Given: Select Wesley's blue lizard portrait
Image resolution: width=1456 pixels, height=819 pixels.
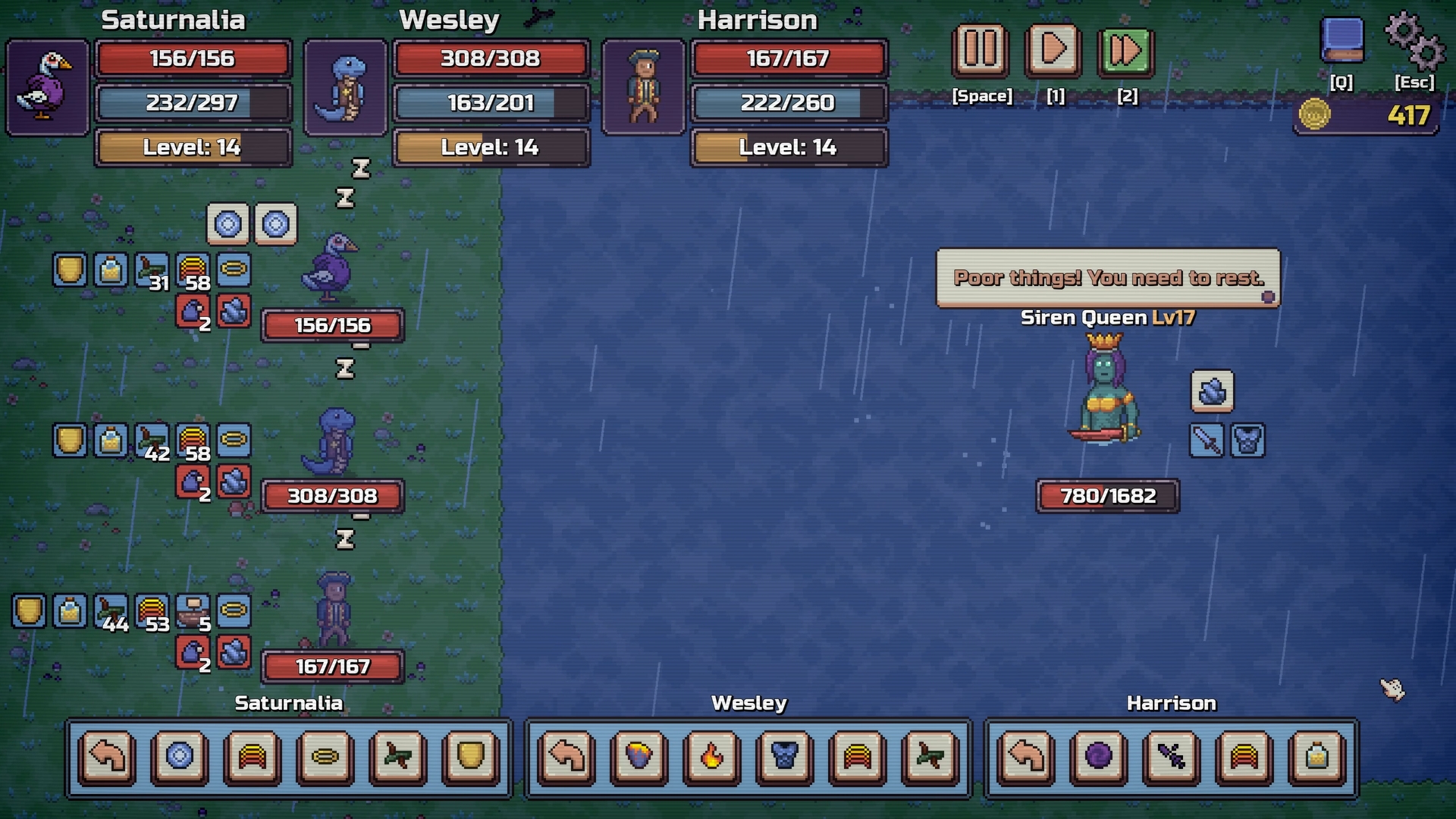Looking at the screenshot, I should click(x=346, y=87).
